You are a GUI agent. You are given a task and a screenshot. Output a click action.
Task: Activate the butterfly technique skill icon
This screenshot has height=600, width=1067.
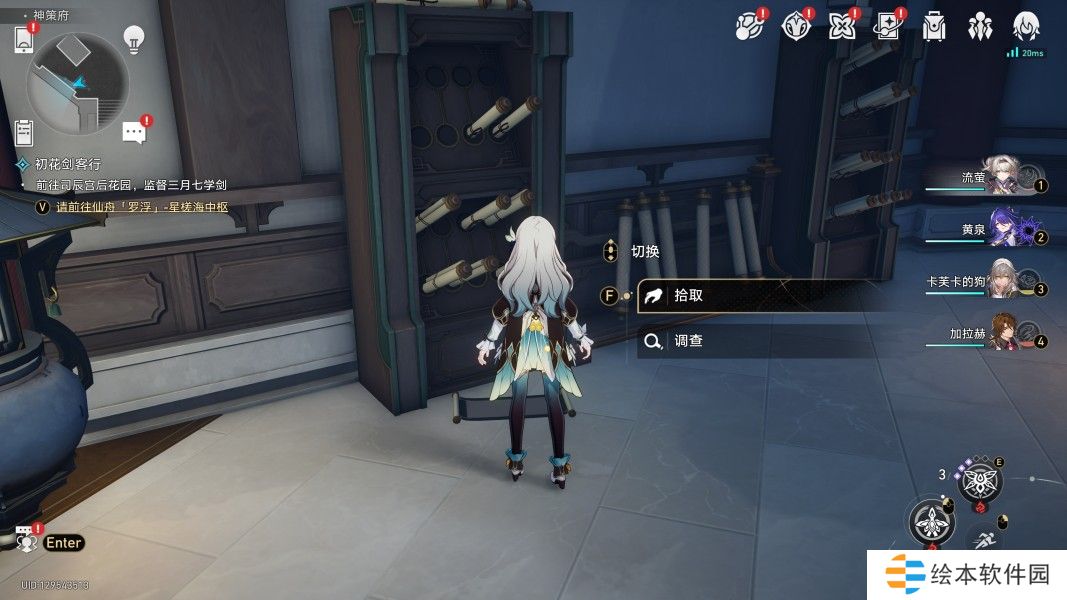pos(979,484)
